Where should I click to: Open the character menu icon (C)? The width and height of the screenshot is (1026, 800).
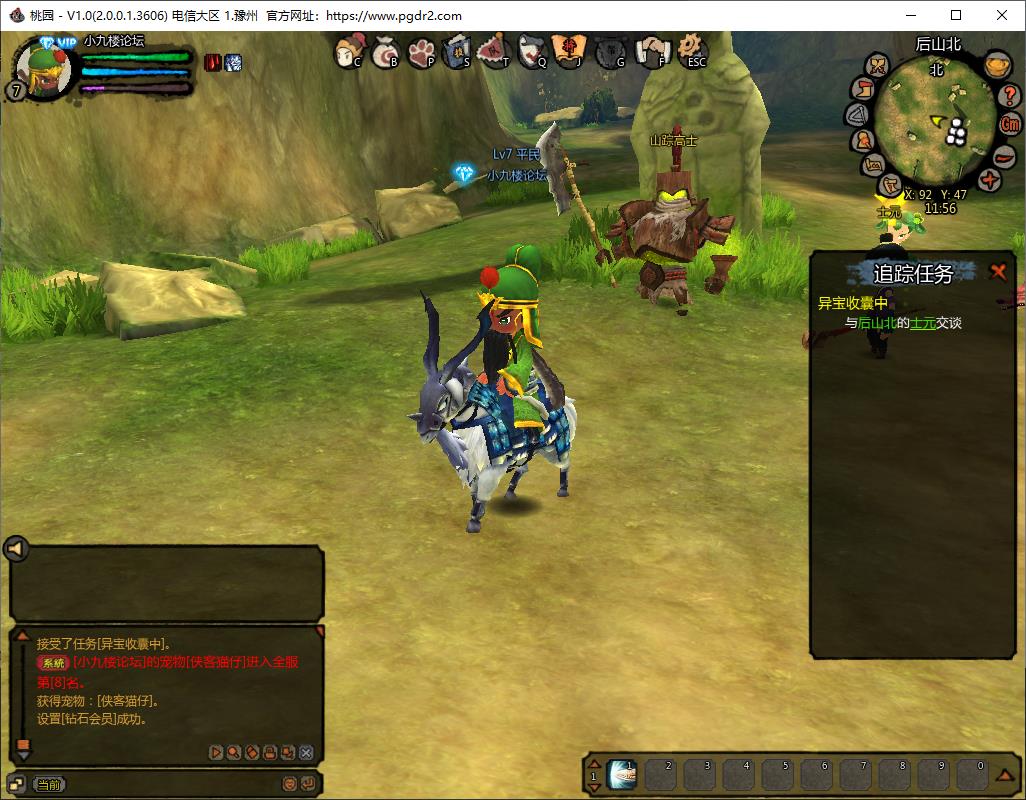349,51
